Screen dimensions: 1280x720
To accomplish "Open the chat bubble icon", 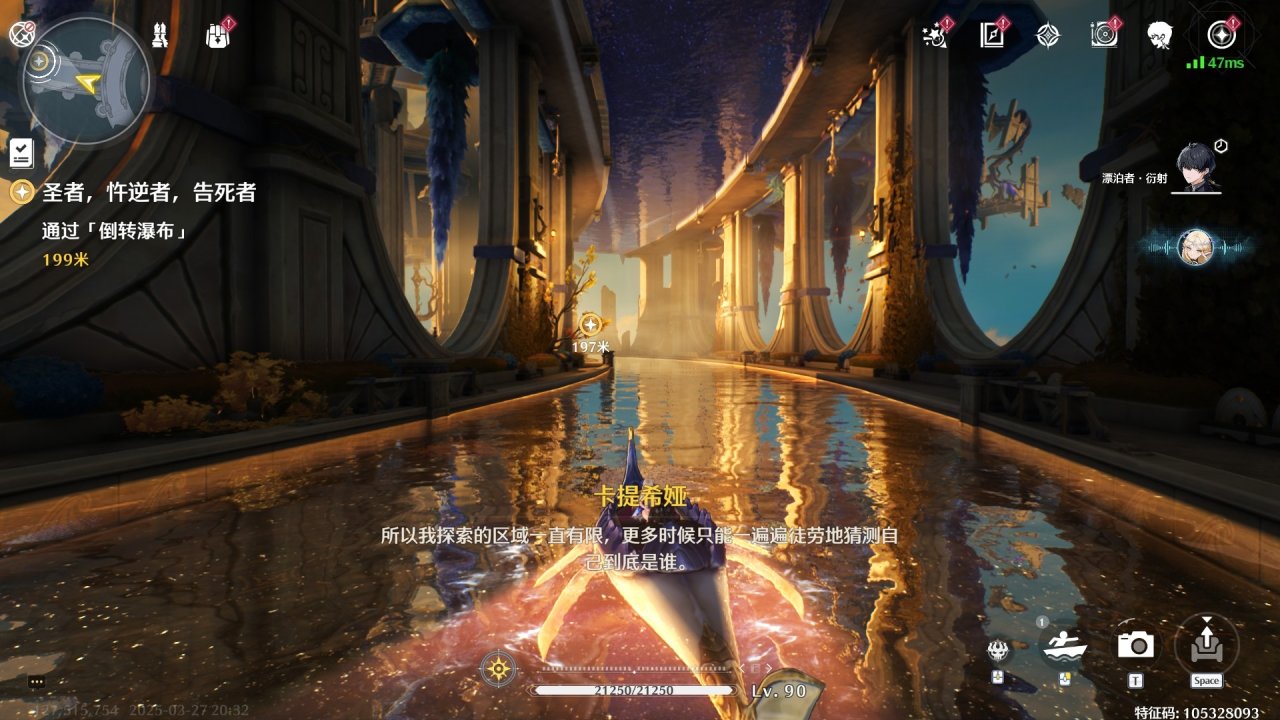I will pos(37,681).
